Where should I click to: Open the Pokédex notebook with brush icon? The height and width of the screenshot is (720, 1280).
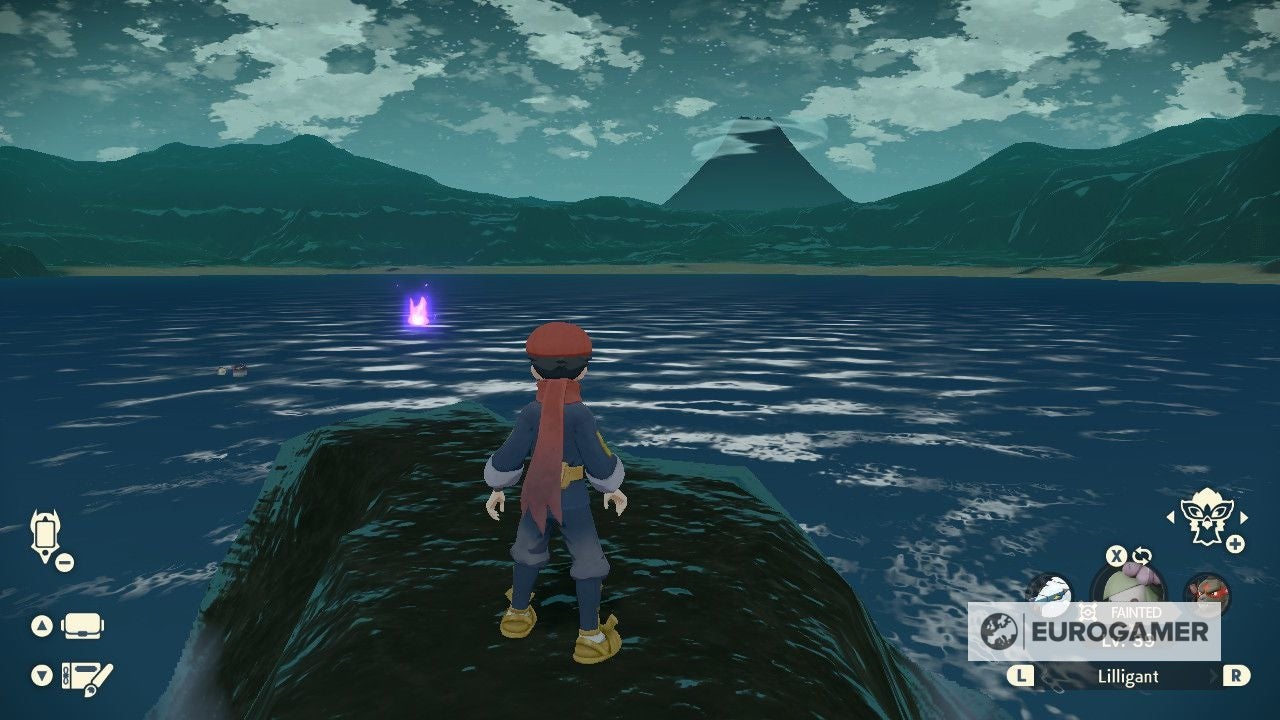86,677
